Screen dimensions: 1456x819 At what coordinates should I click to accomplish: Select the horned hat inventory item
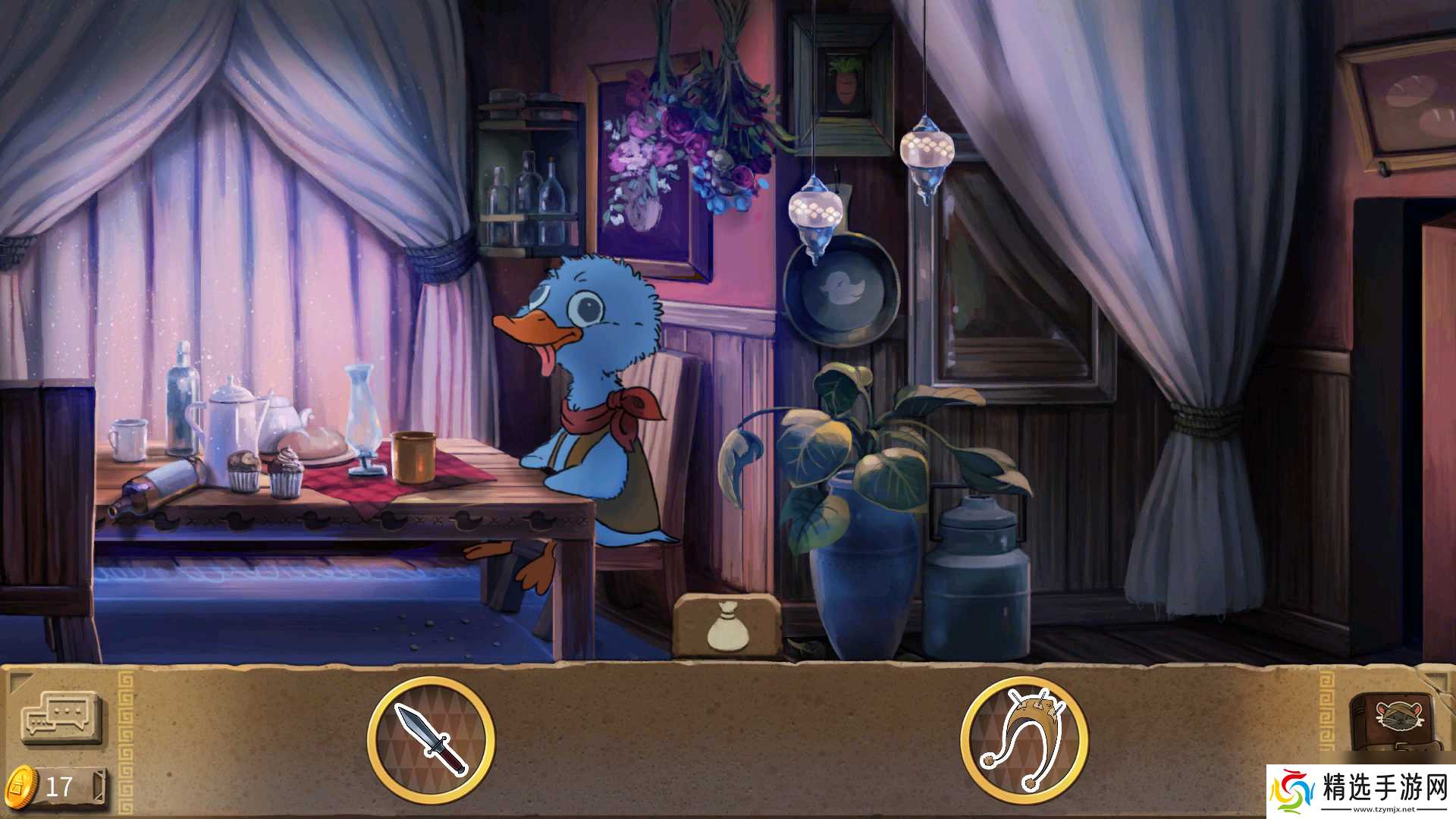tap(1024, 740)
